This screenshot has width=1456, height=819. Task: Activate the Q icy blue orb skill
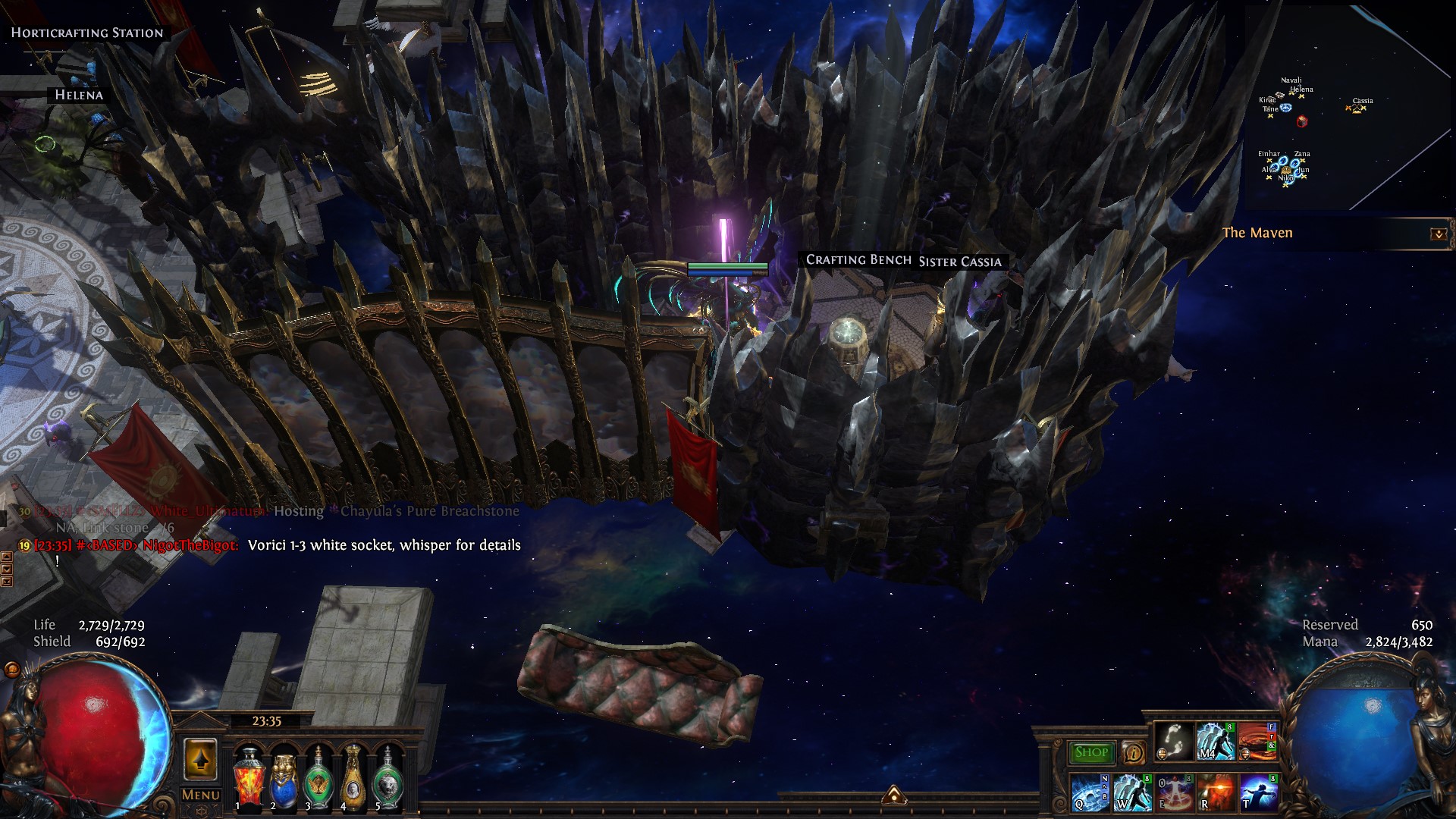point(1090,792)
